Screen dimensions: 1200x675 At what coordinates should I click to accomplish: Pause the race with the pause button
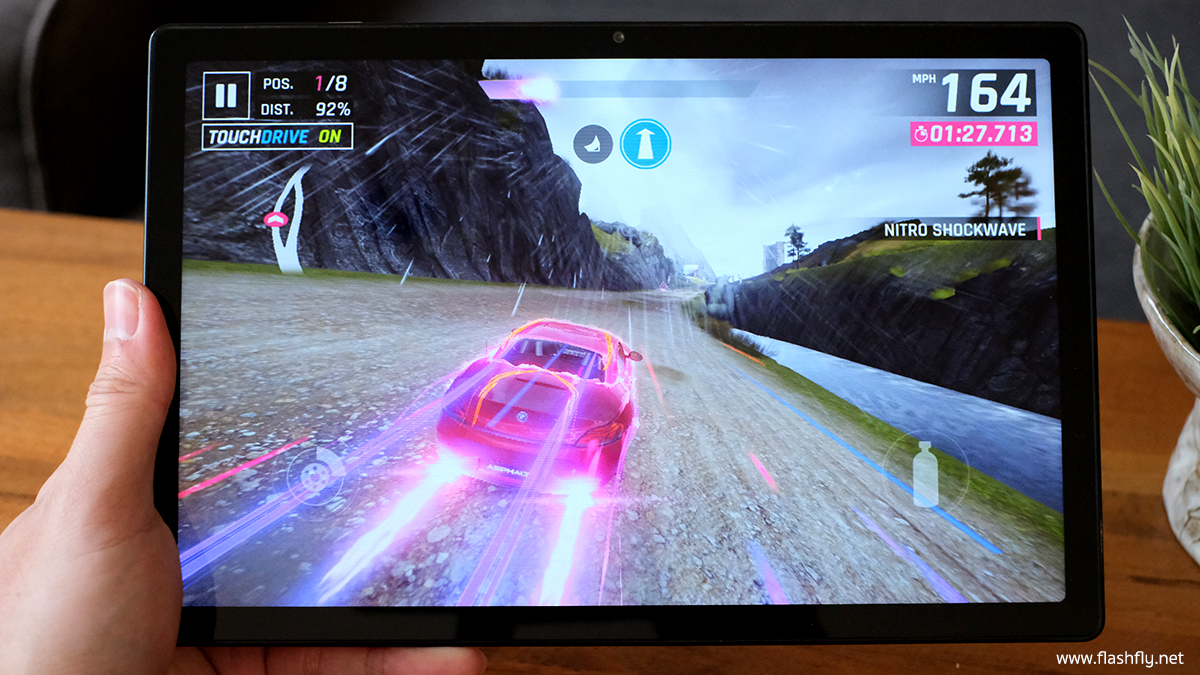[226, 96]
